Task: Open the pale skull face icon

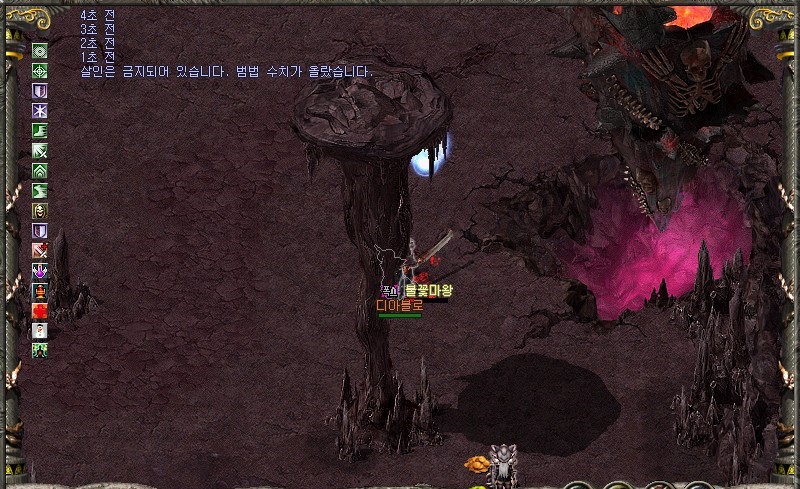Action: (40, 211)
